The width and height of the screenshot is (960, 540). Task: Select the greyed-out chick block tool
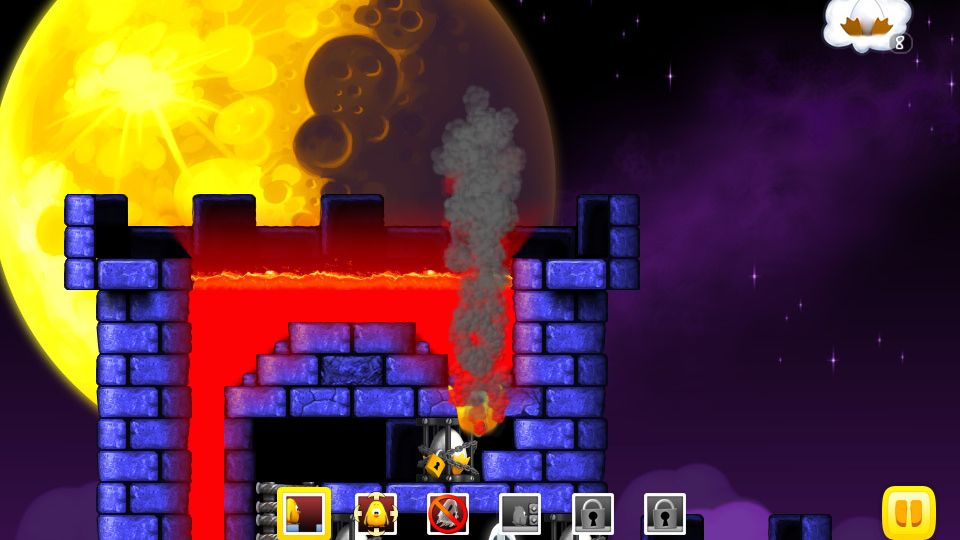pos(520,514)
